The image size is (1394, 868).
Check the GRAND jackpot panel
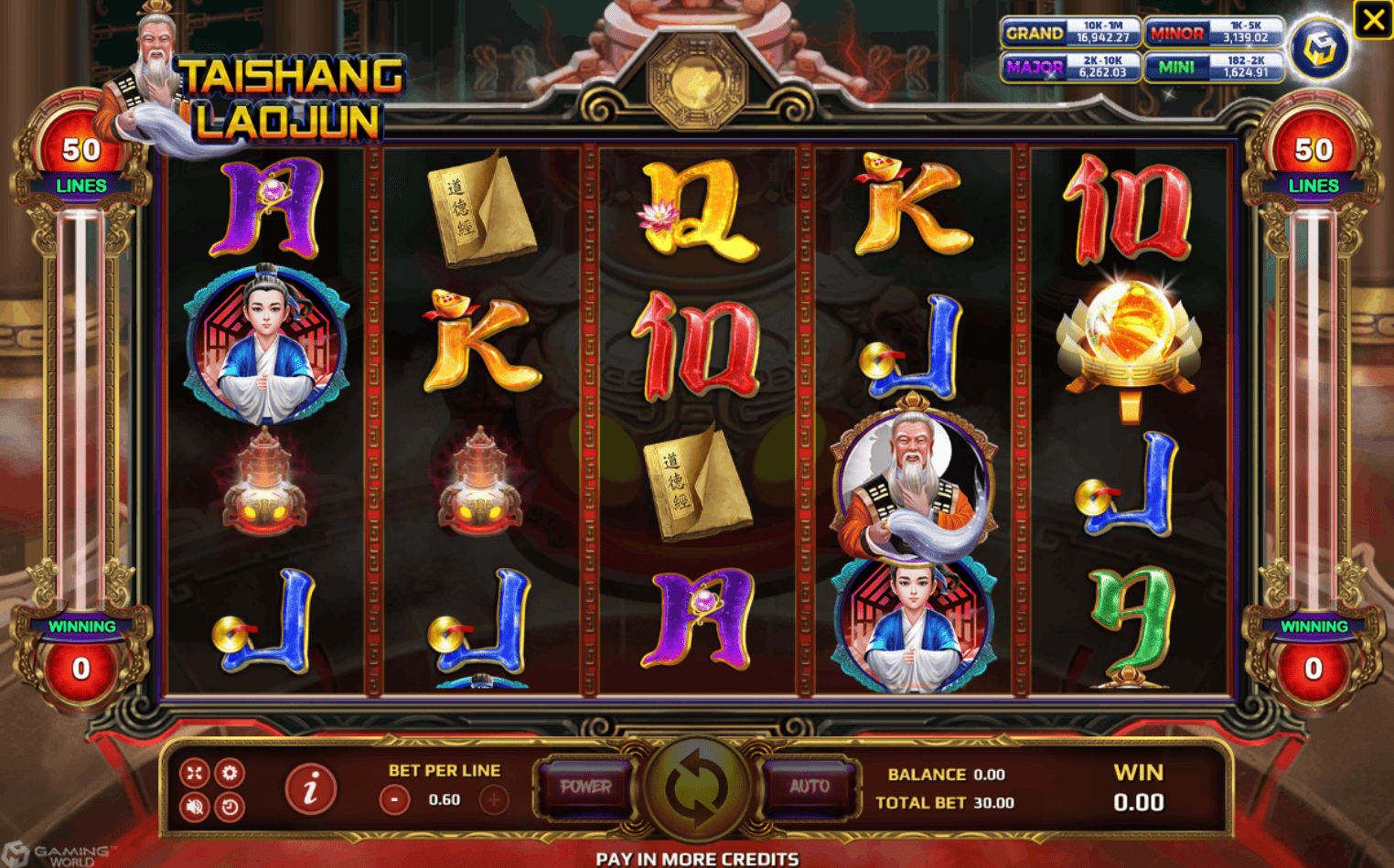click(1070, 32)
